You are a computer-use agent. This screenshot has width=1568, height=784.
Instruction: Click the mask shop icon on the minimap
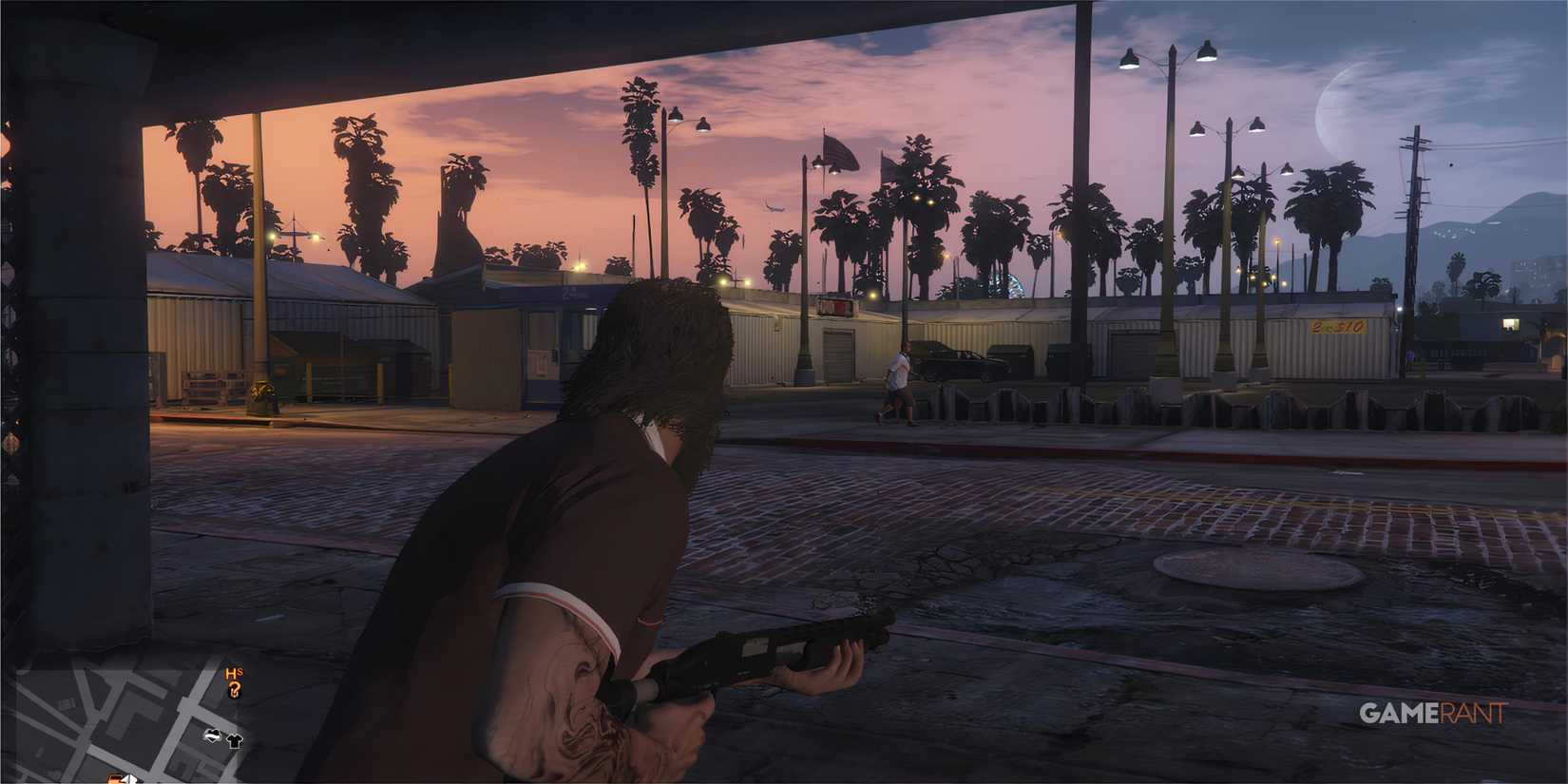pos(213,736)
